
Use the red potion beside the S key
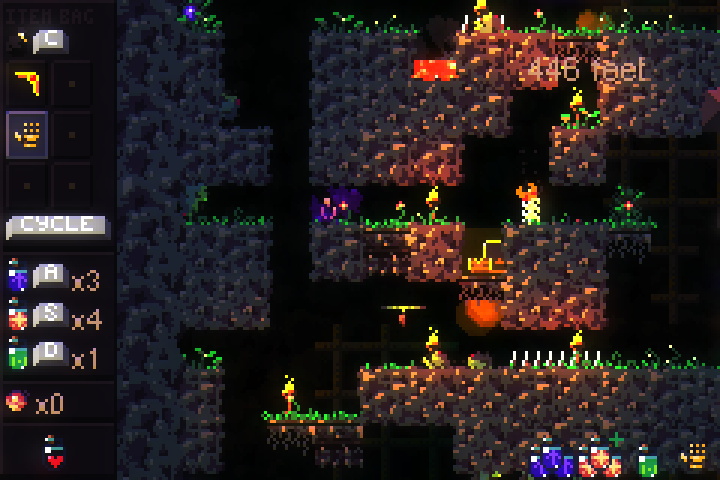point(18,317)
